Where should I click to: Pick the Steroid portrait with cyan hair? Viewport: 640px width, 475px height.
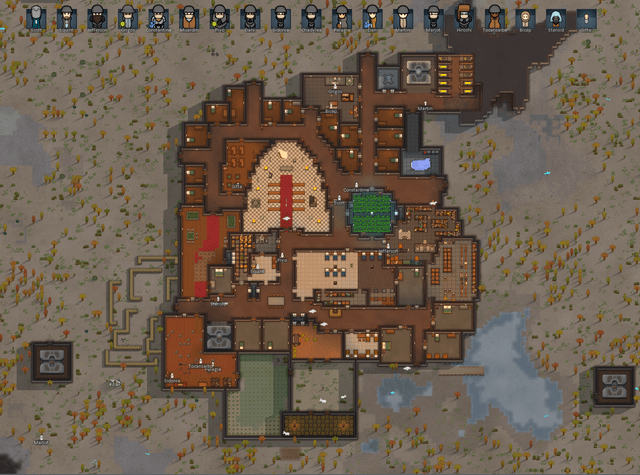click(x=555, y=18)
